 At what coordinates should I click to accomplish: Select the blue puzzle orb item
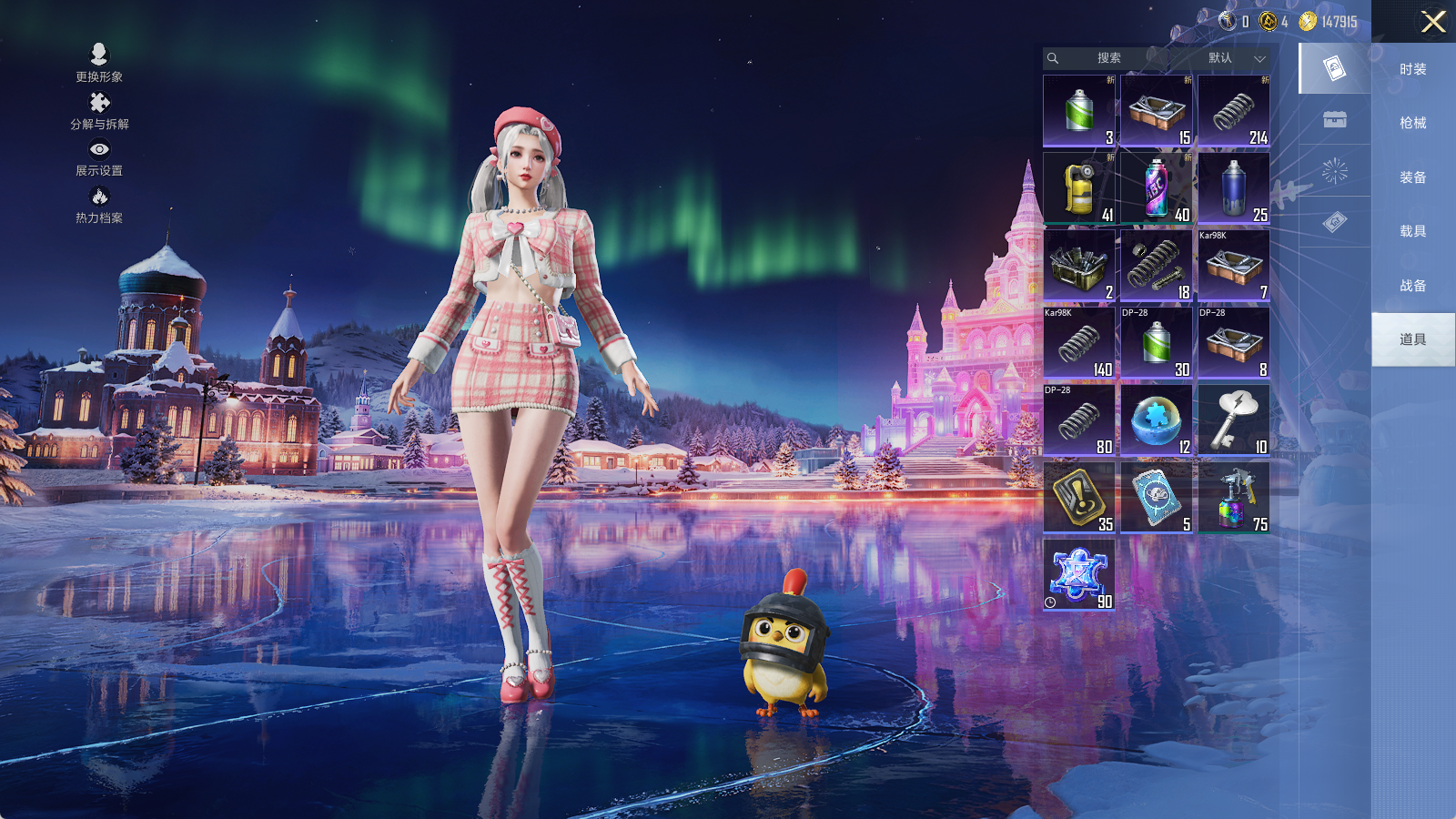1157,420
